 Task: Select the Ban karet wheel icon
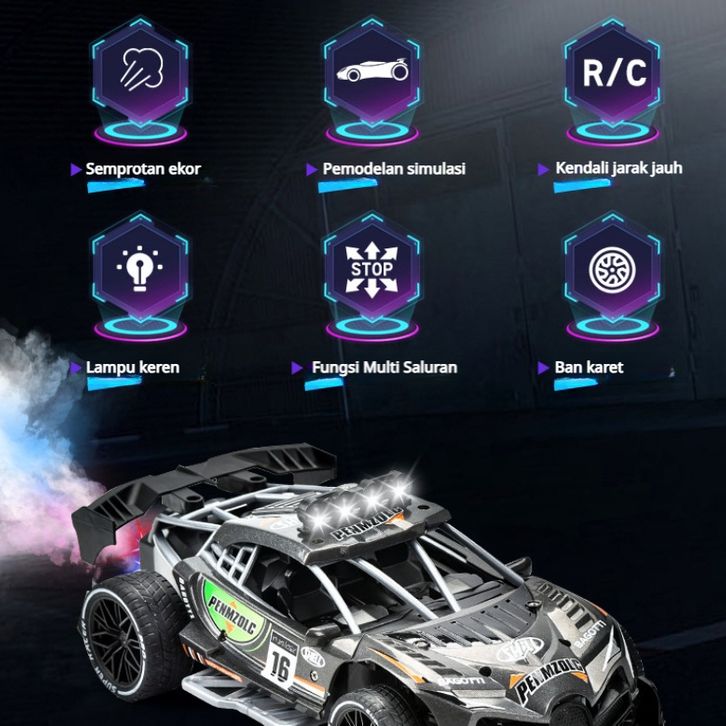(612, 267)
